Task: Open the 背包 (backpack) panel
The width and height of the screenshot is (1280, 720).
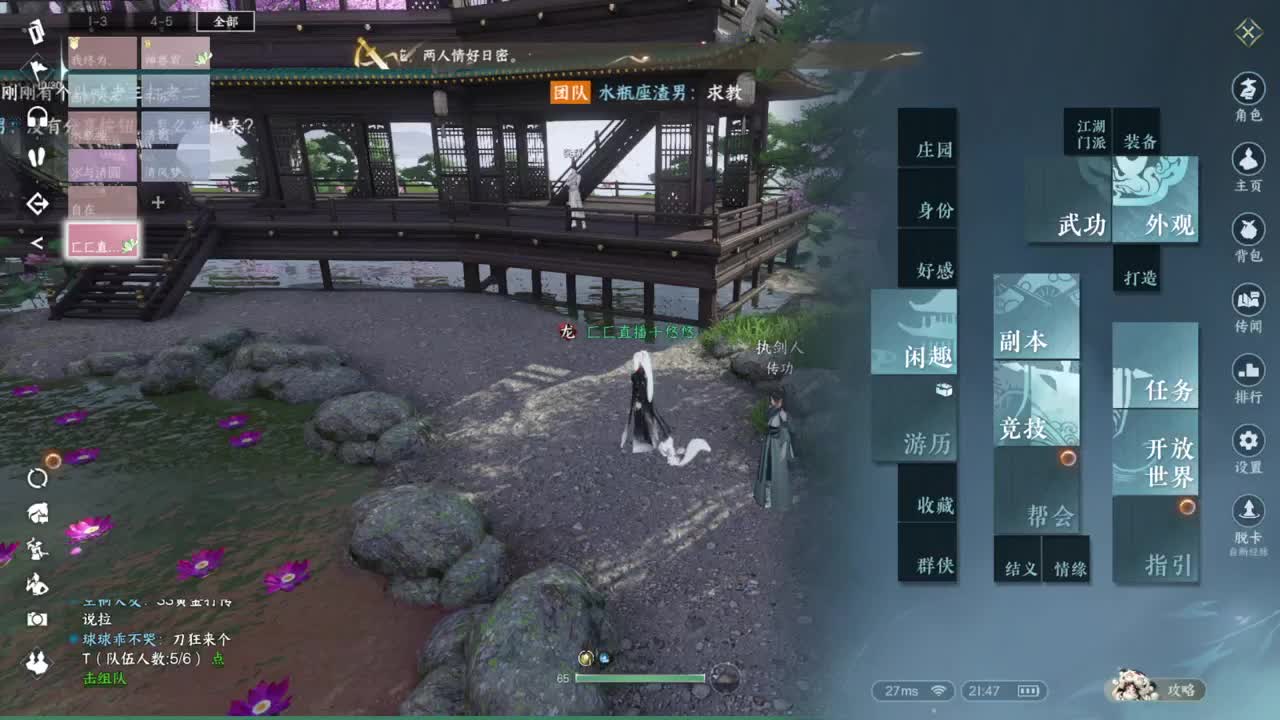Action: [1247, 232]
